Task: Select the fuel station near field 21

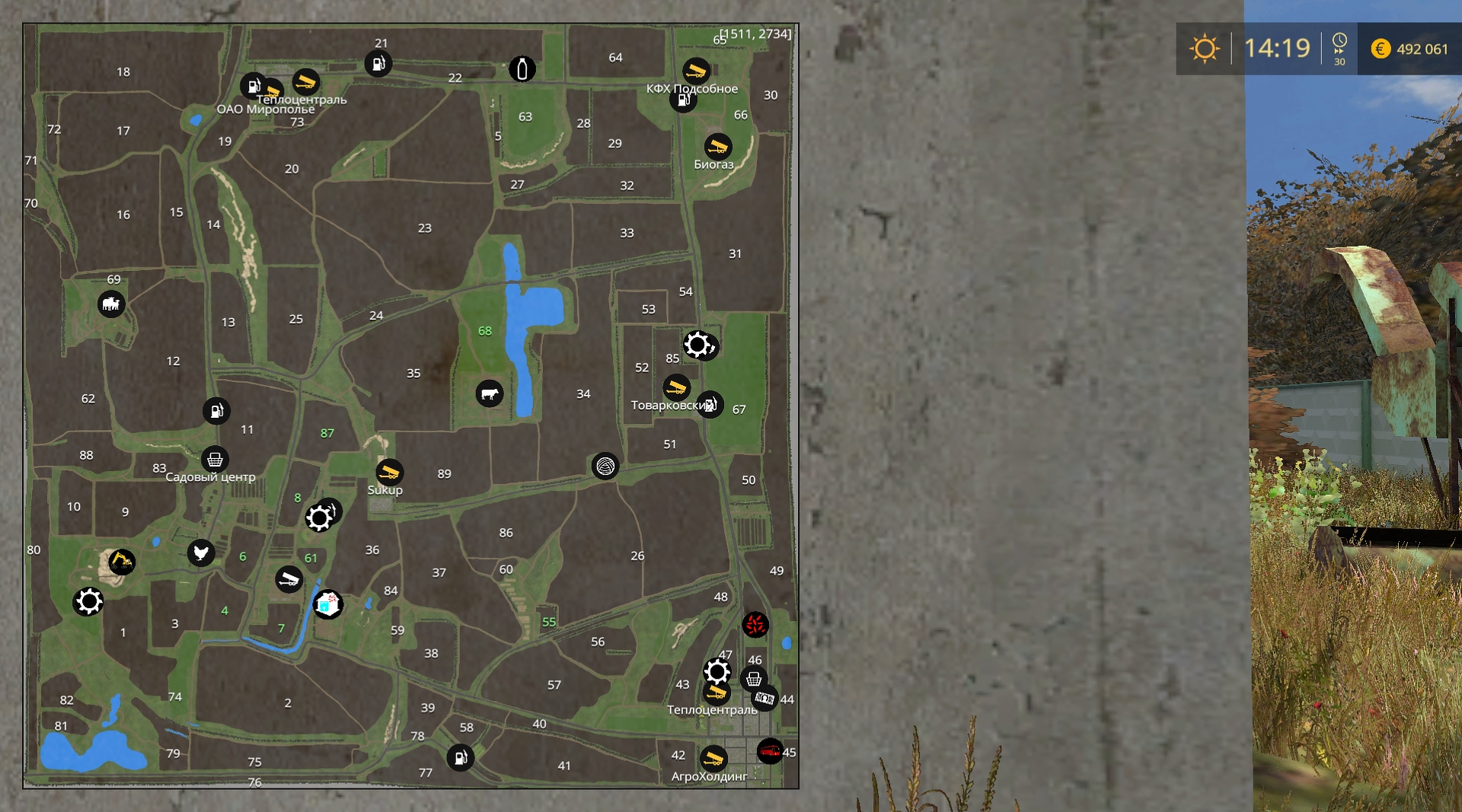Action: pyautogui.click(x=378, y=63)
